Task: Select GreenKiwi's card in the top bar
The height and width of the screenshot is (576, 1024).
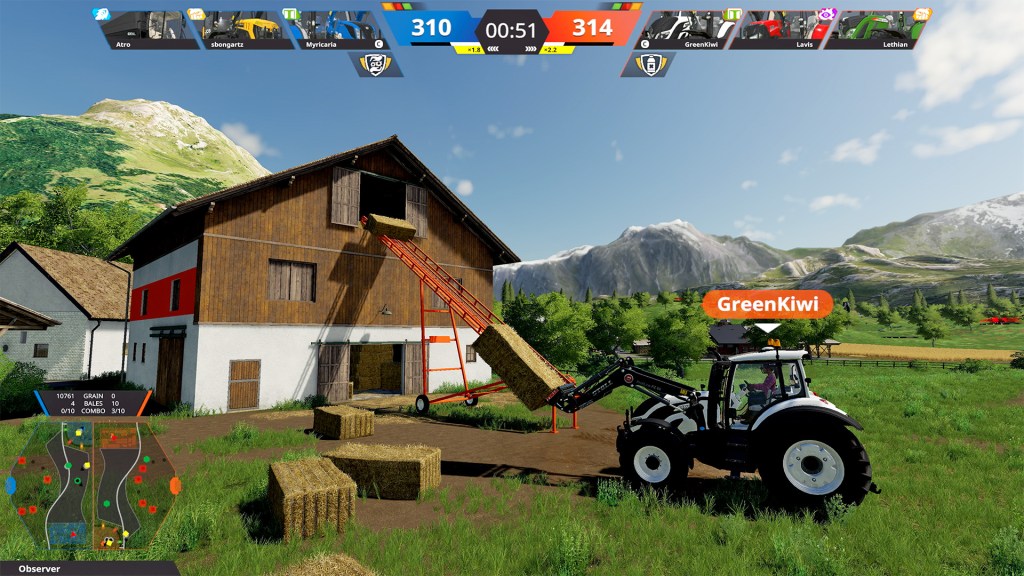Action: point(688,30)
